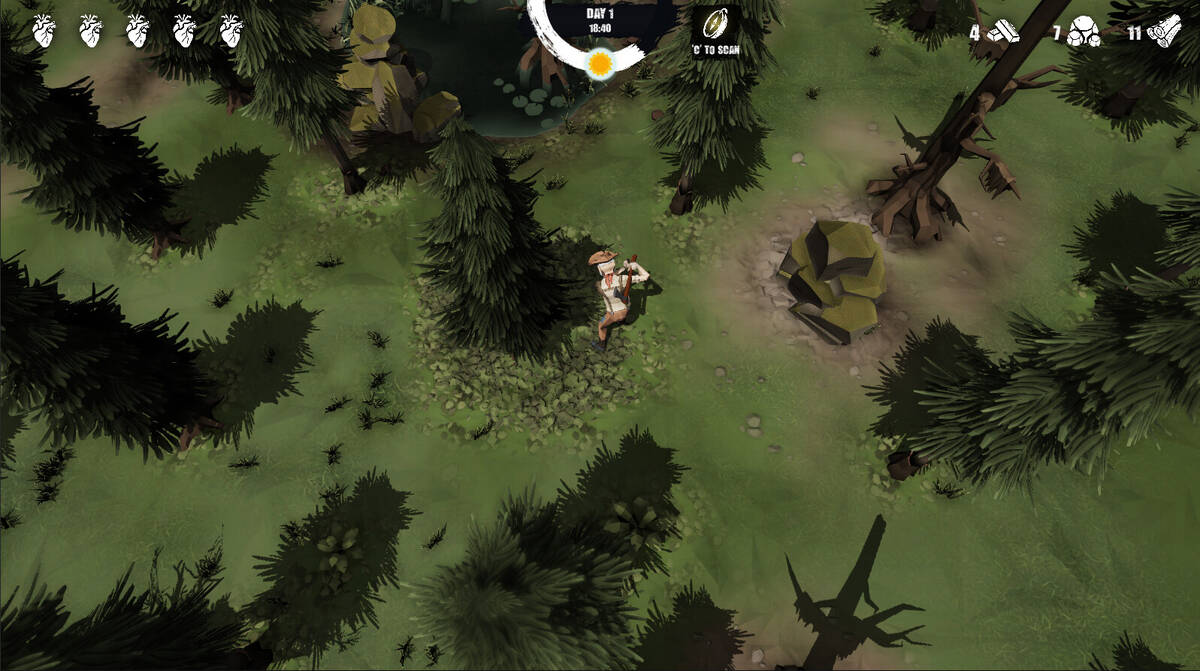Select the stone pile resource icon
Viewport: 1200px width, 671px height.
pyautogui.click(x=1083, y=33)
